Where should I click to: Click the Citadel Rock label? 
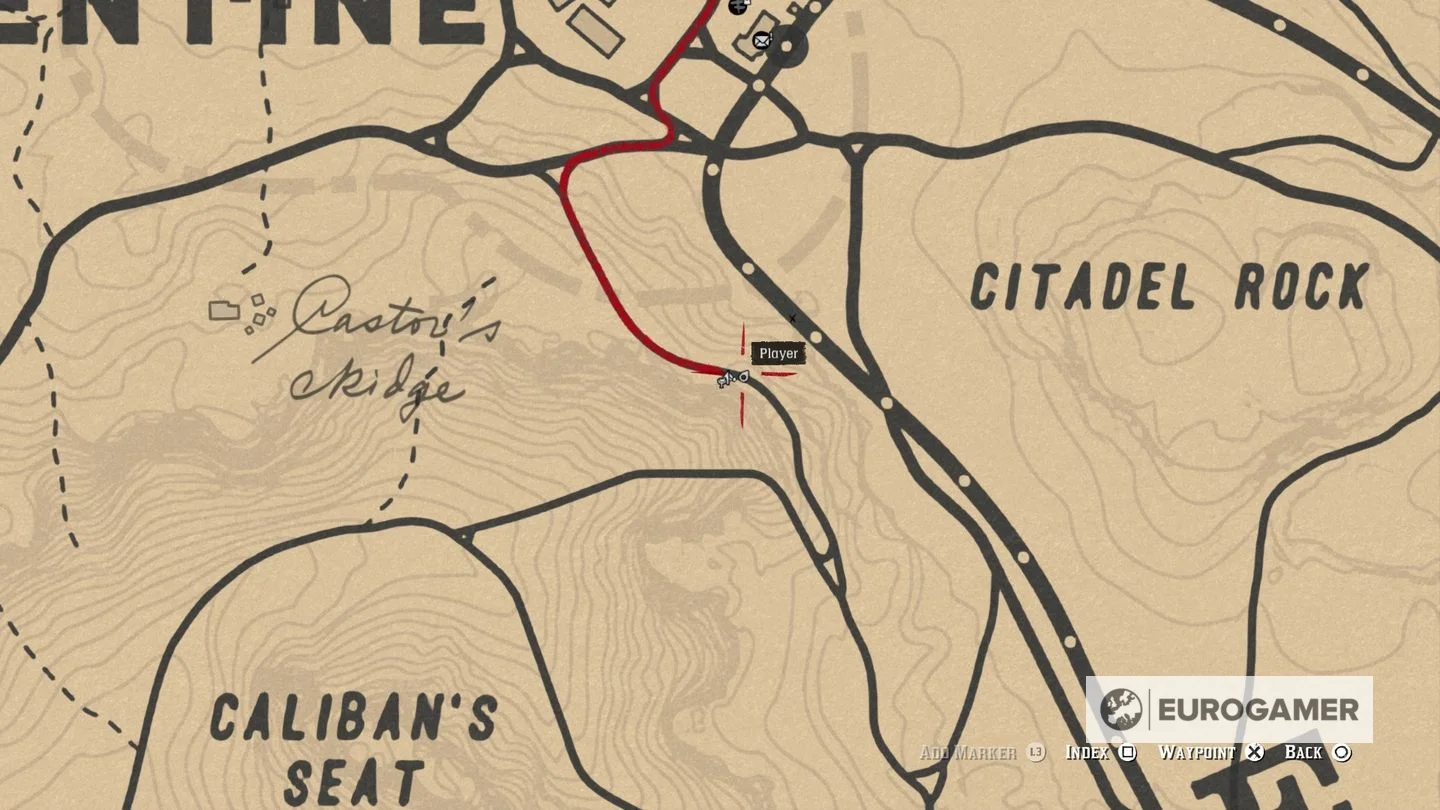click(x=1168, y=285)
